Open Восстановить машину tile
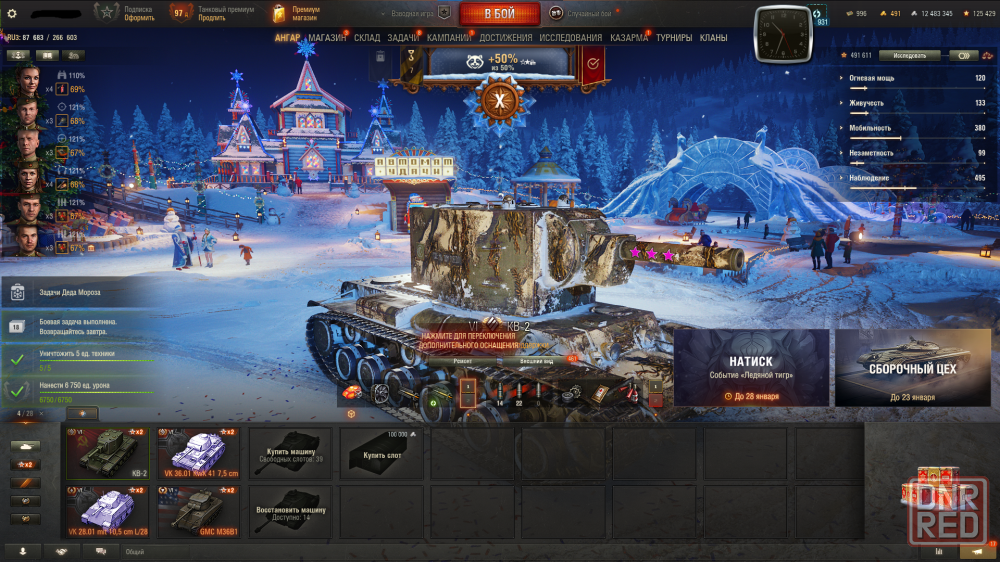Image resolution: width=1000 pixels, height=562 pixels. (290, 511)
